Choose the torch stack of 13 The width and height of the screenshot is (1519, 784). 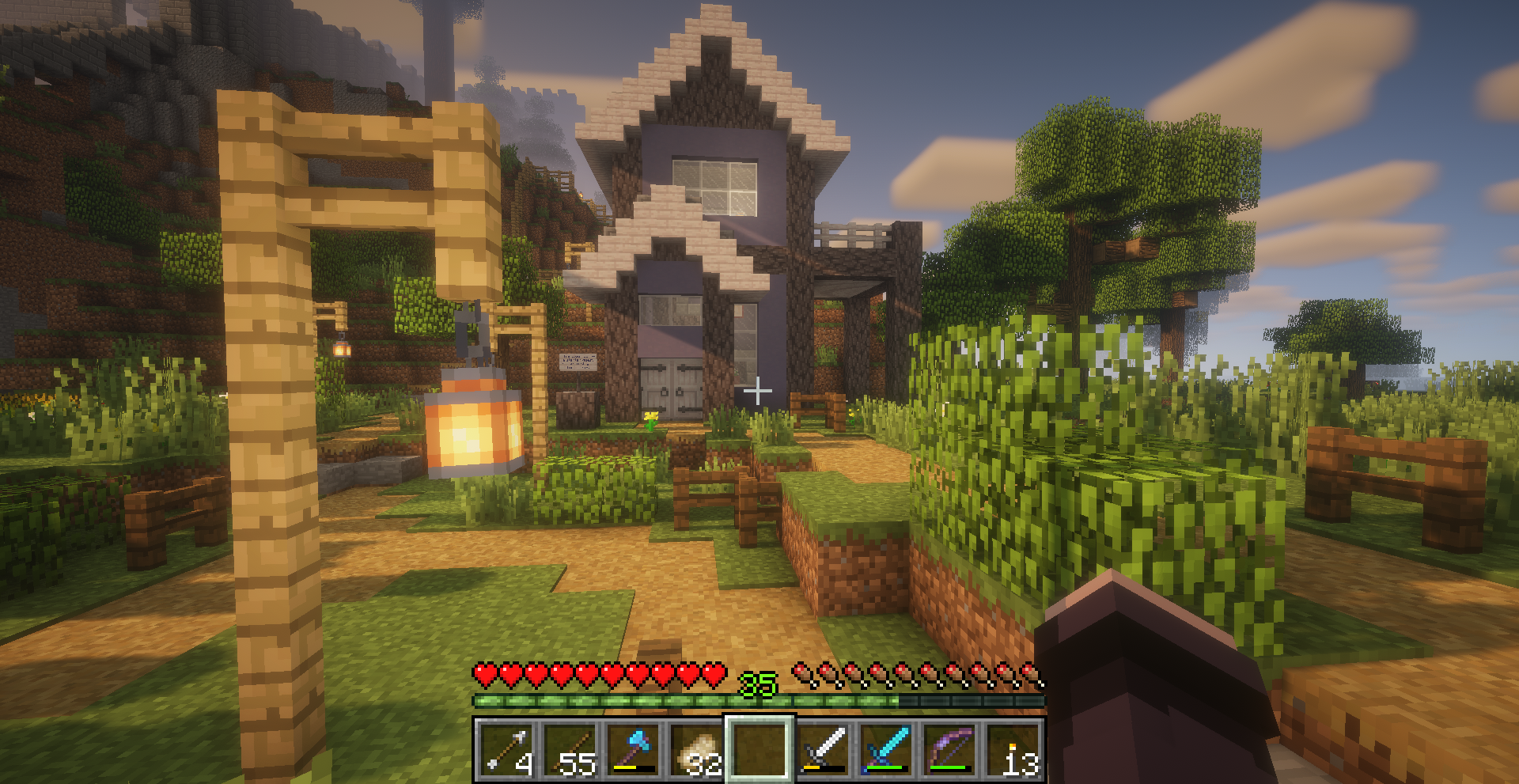pyautogui.click(x=1013, y=749)
